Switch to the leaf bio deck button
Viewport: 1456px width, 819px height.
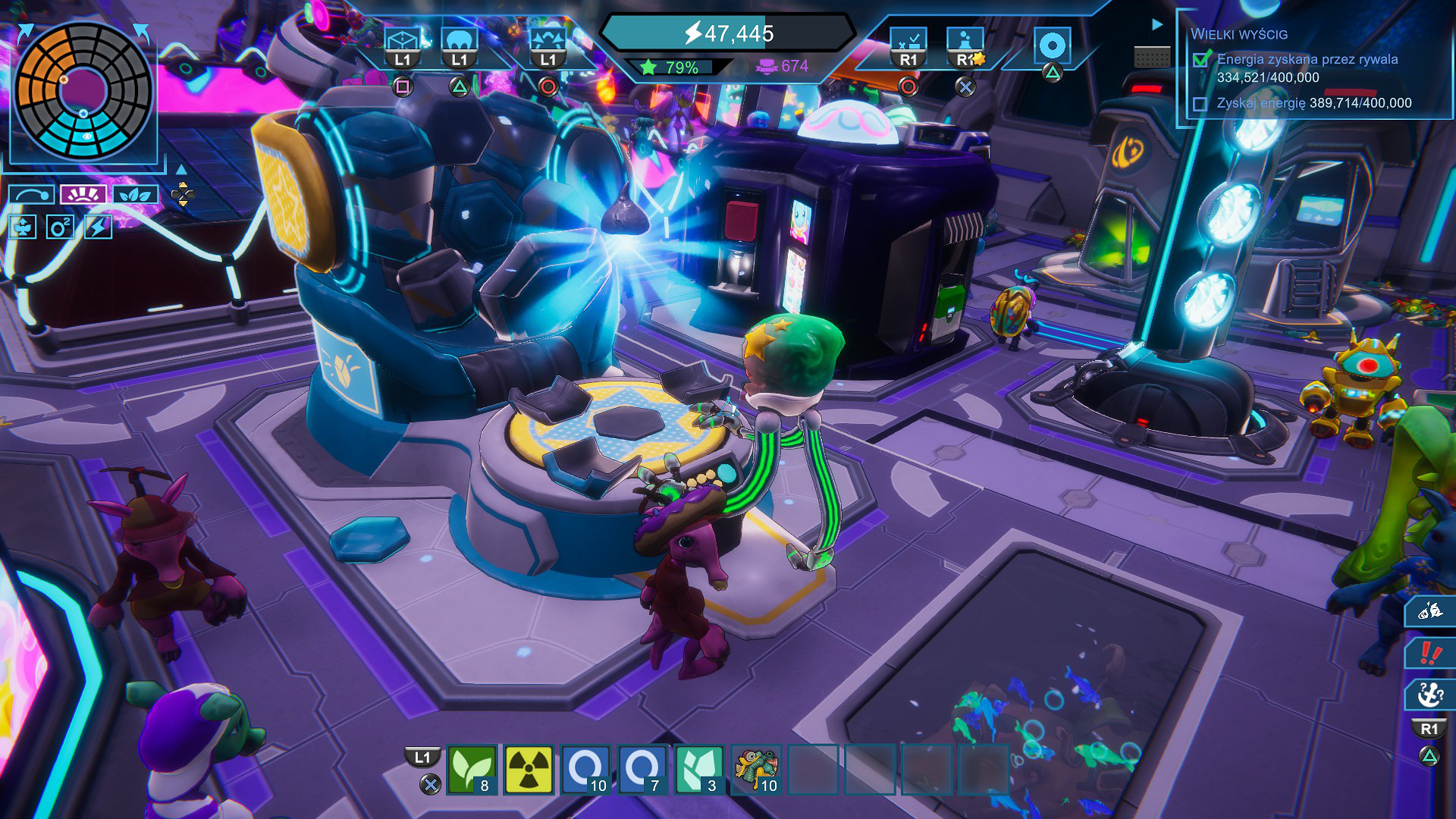[x=135, y=195]
